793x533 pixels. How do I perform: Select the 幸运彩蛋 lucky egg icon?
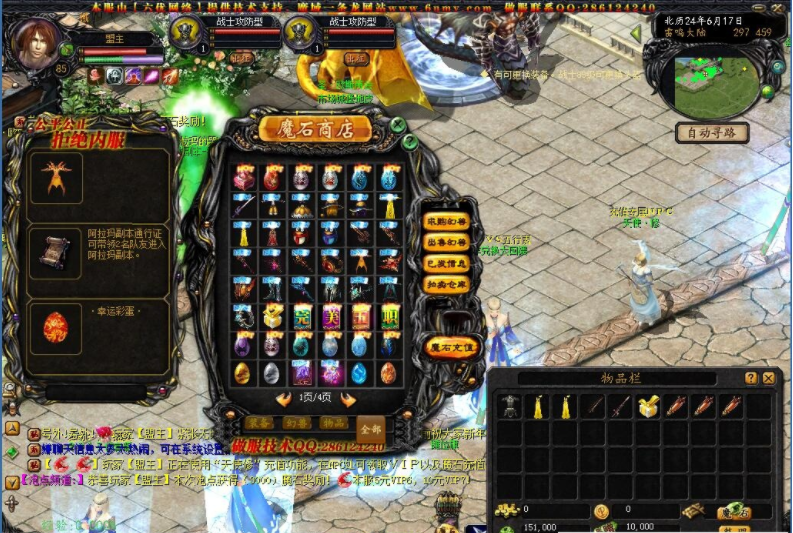(55, 328)
